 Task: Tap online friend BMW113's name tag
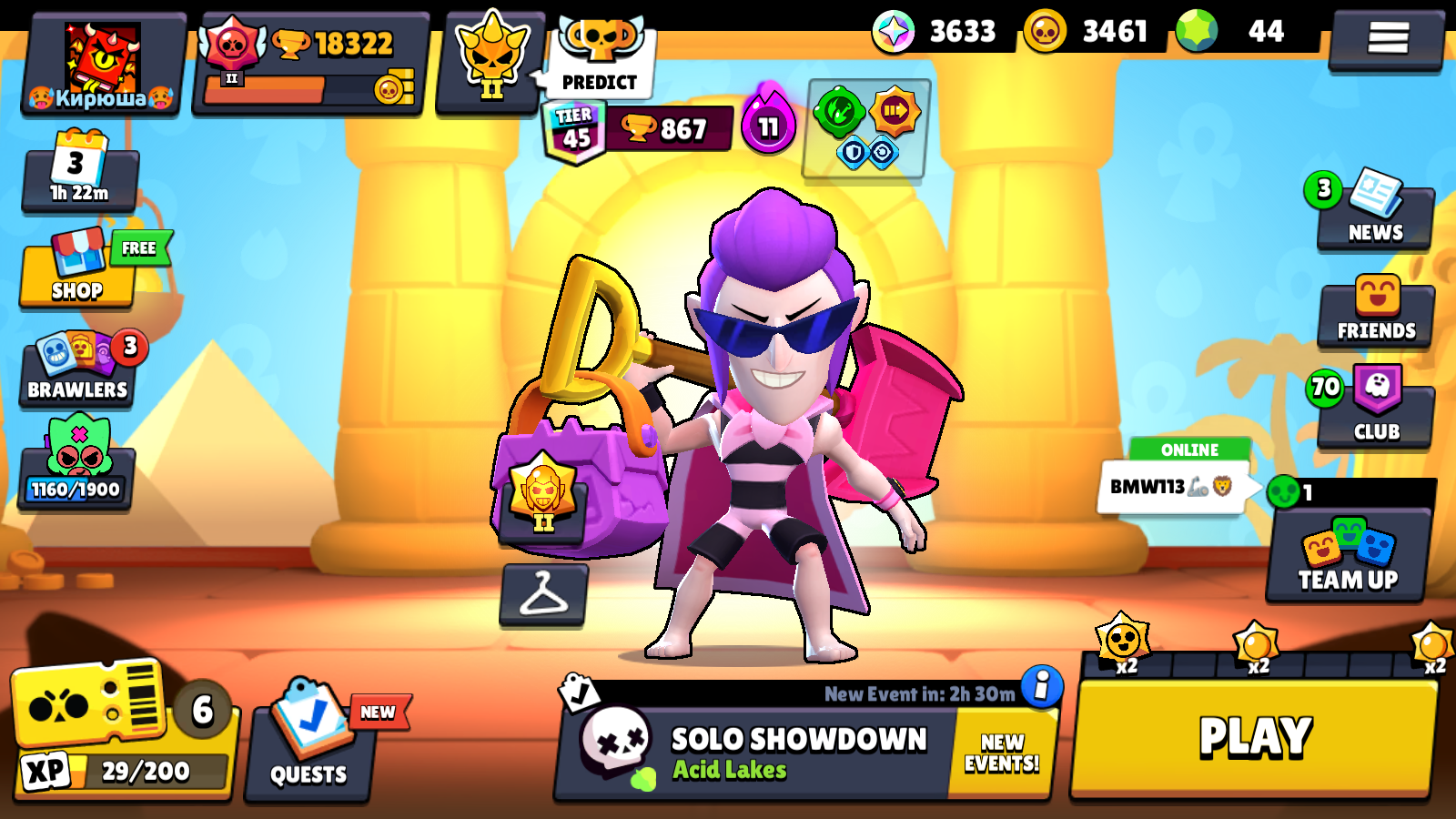coord(1174,485)
